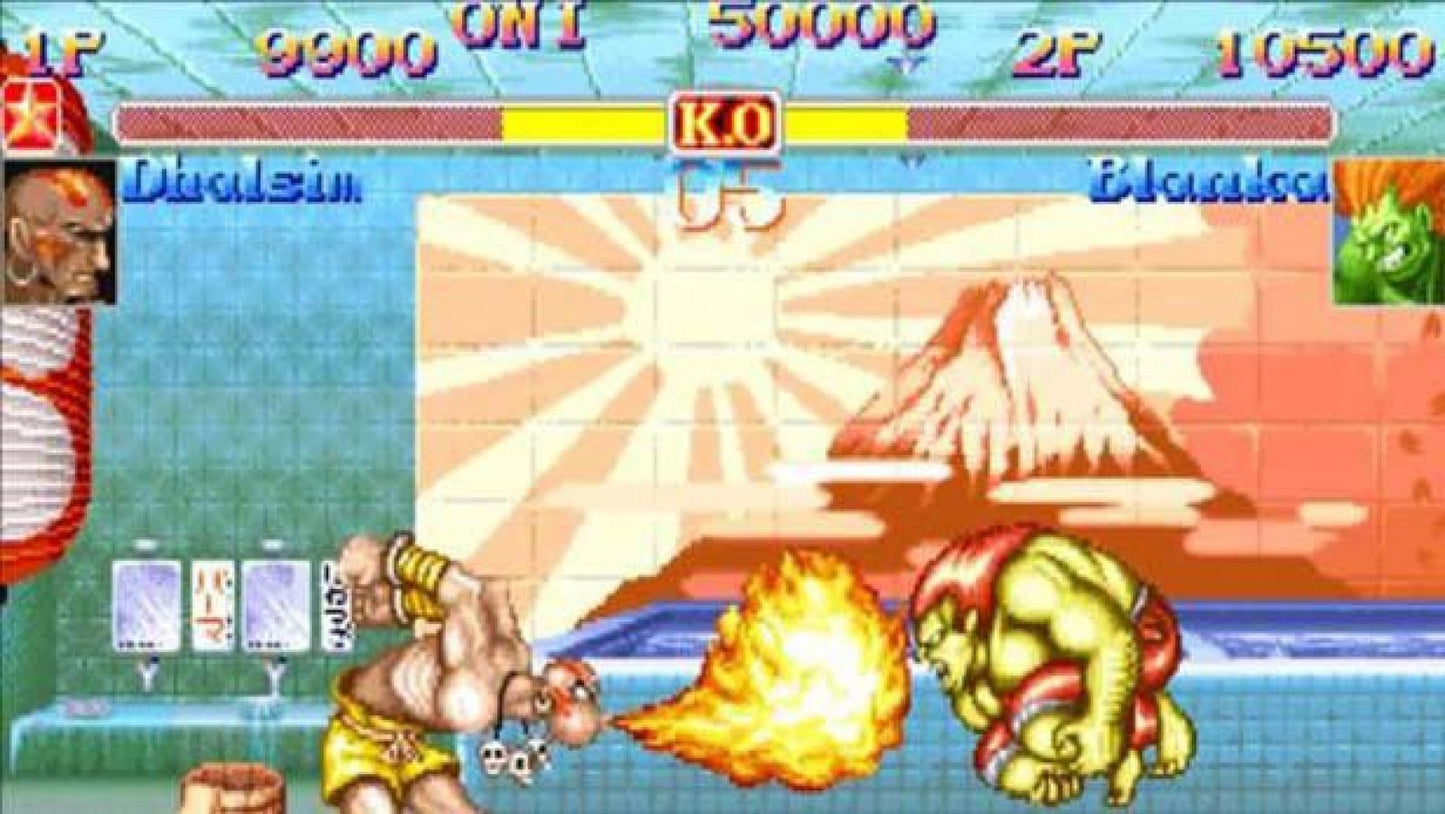Click the K.O indicator at top center
Image resolution: width=1445 pixels, height=814 pixels.
point(725,120)
